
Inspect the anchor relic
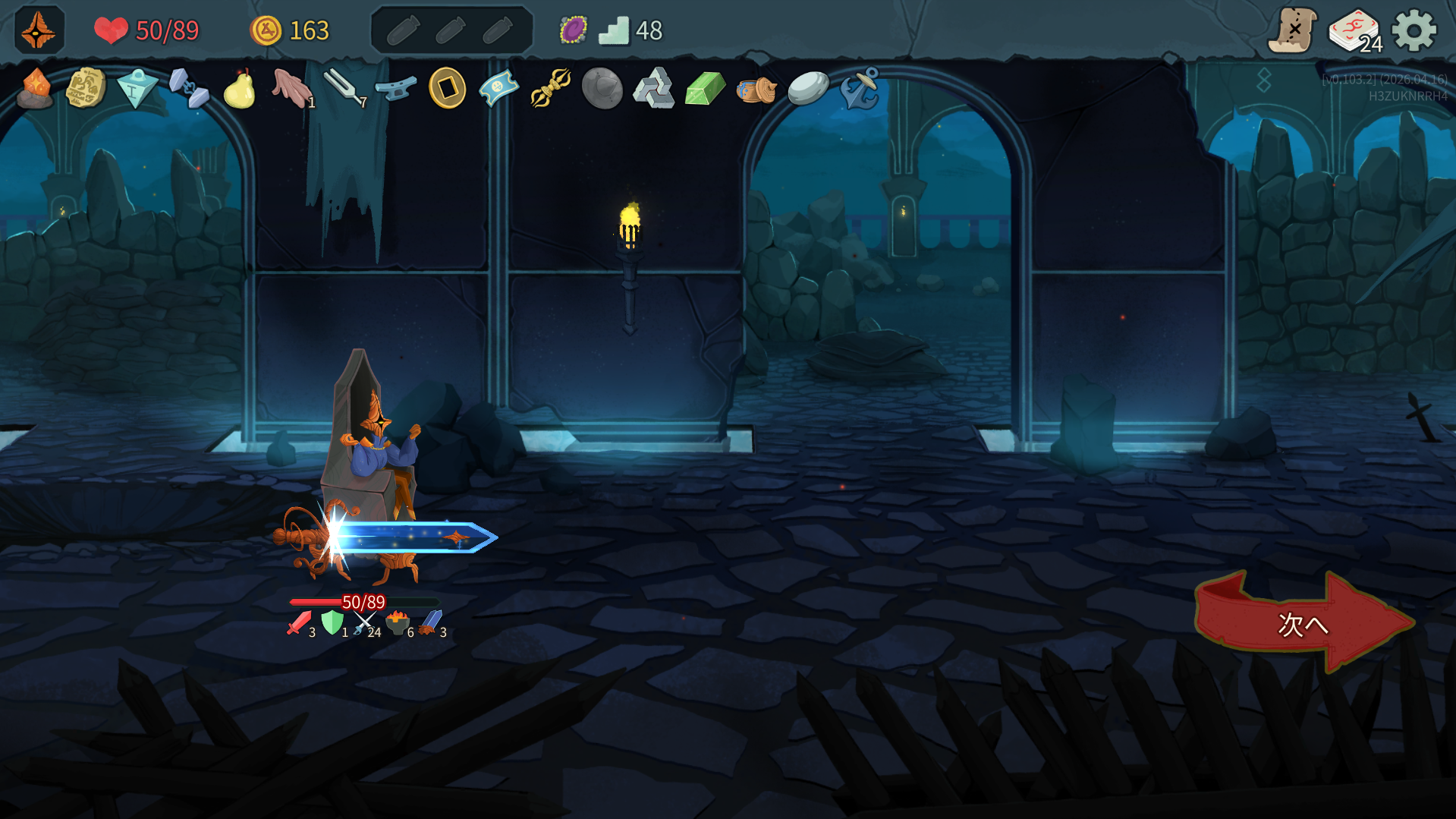click(x=860, y=89)
